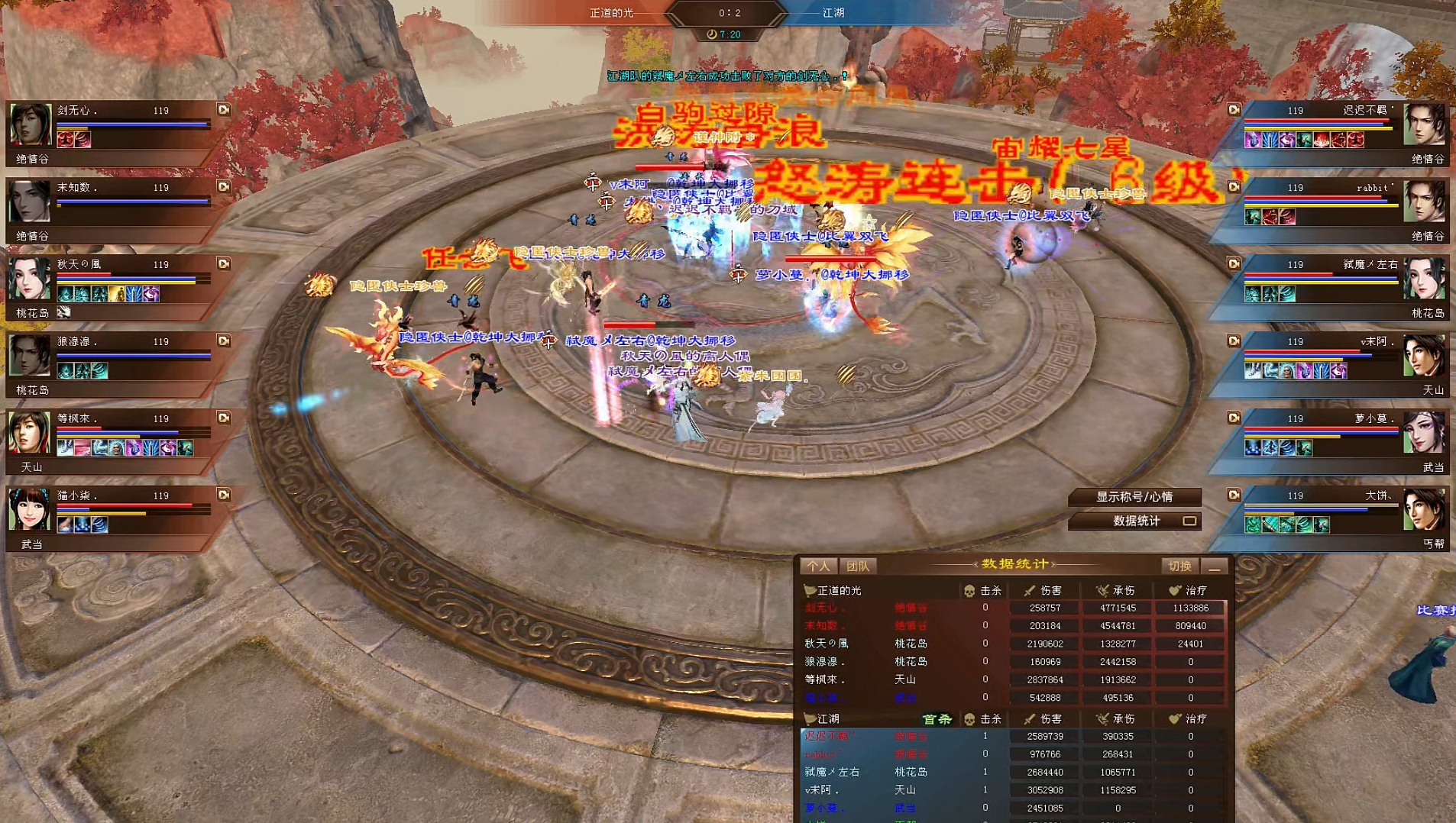The height and width of the screenshot is (823, 1456).
Task: Switch to the 团队 (team) stats tab
Action: pos(857,566)
